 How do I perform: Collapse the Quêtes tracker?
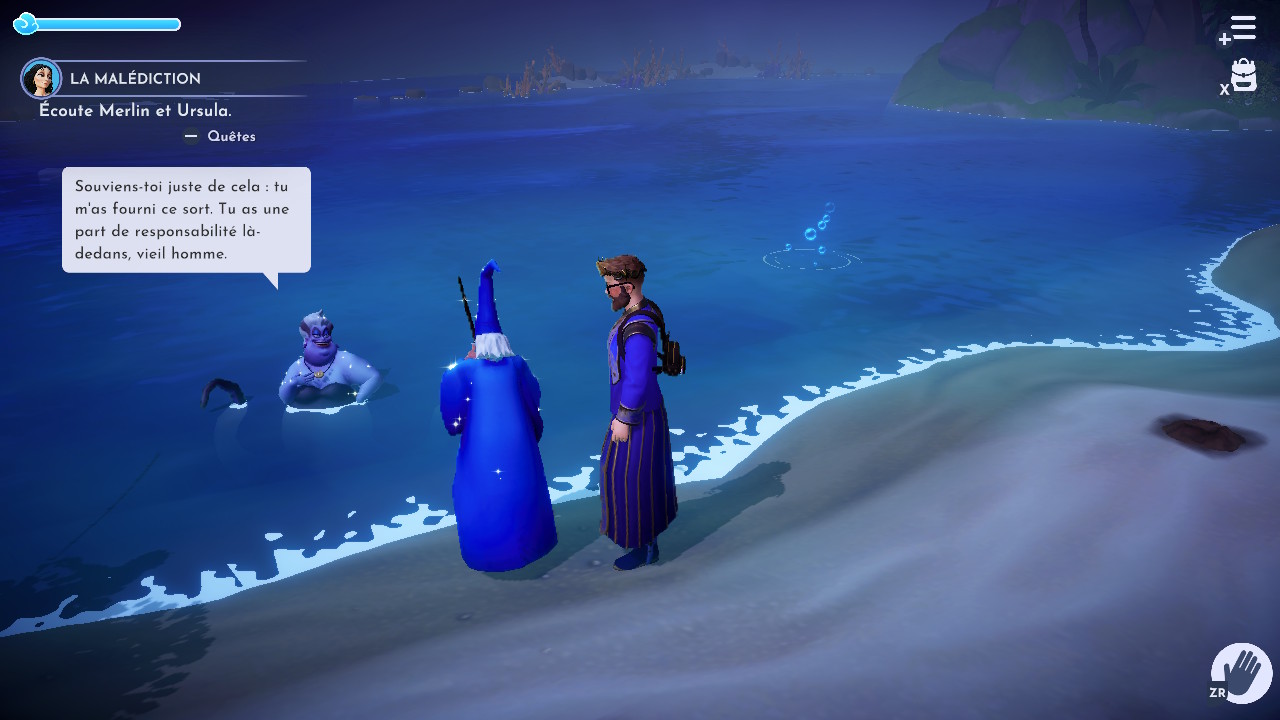(x=220, y=137)
